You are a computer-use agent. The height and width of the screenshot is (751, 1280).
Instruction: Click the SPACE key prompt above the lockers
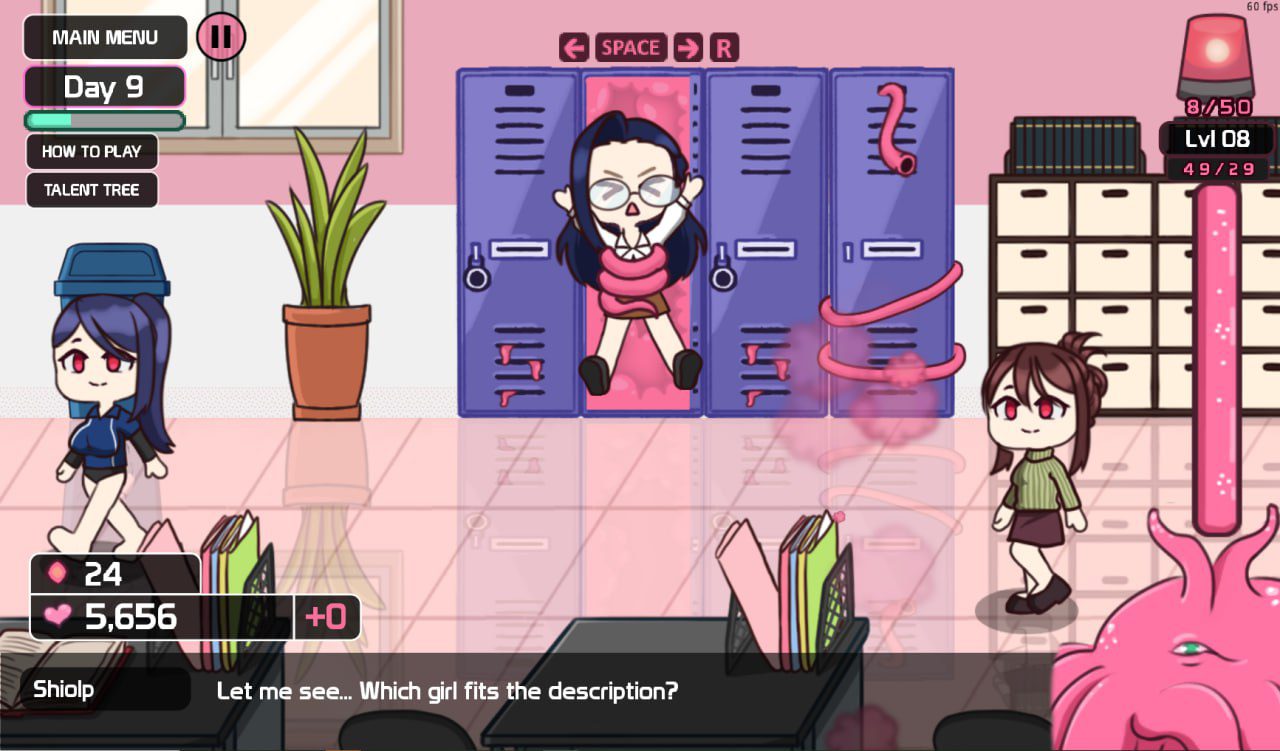point(632,47)
